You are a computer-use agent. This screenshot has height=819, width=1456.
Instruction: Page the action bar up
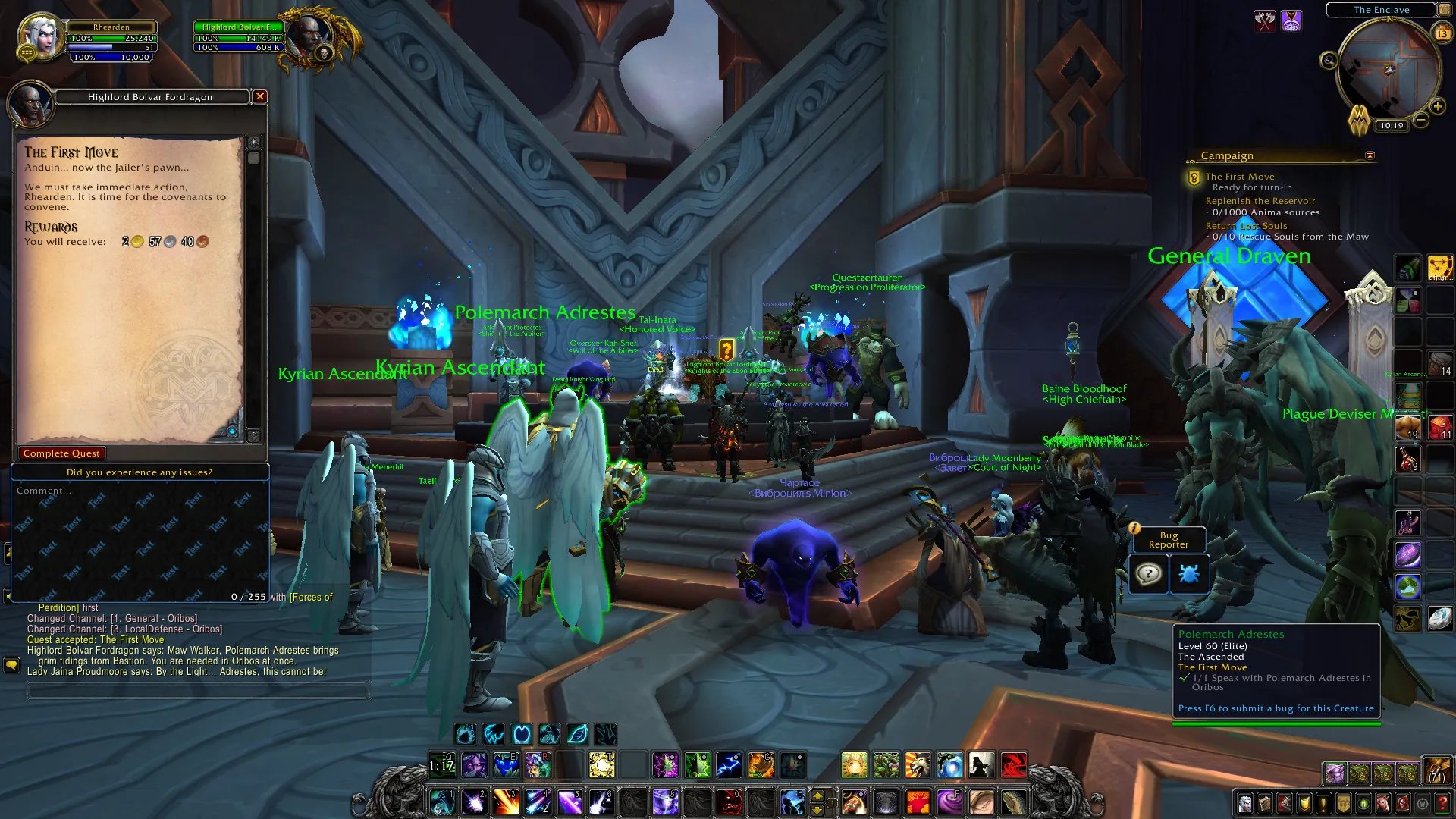817,795
